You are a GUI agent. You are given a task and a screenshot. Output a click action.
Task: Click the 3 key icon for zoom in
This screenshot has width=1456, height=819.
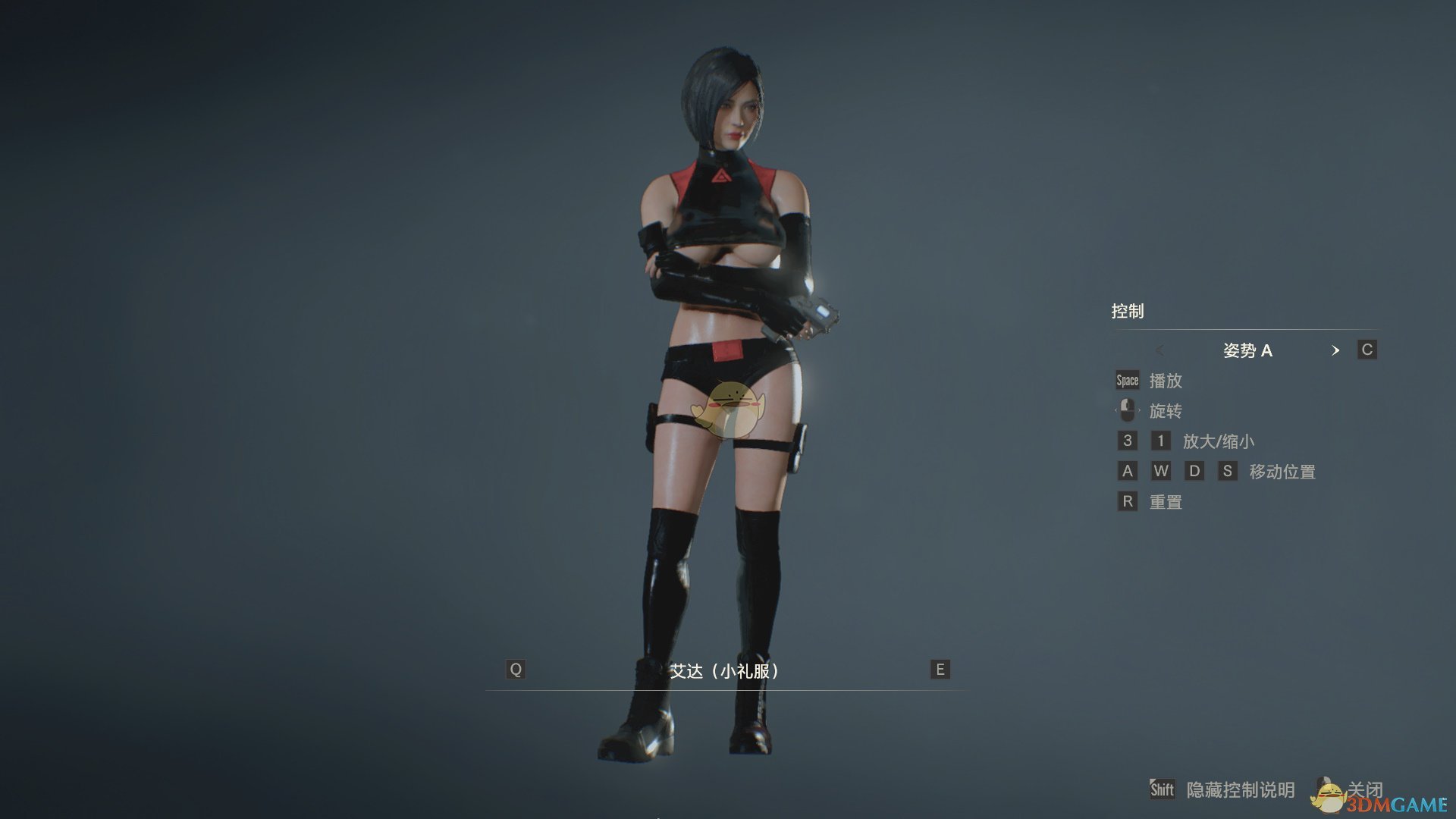pyautogui.click(x=1127, y=441)
